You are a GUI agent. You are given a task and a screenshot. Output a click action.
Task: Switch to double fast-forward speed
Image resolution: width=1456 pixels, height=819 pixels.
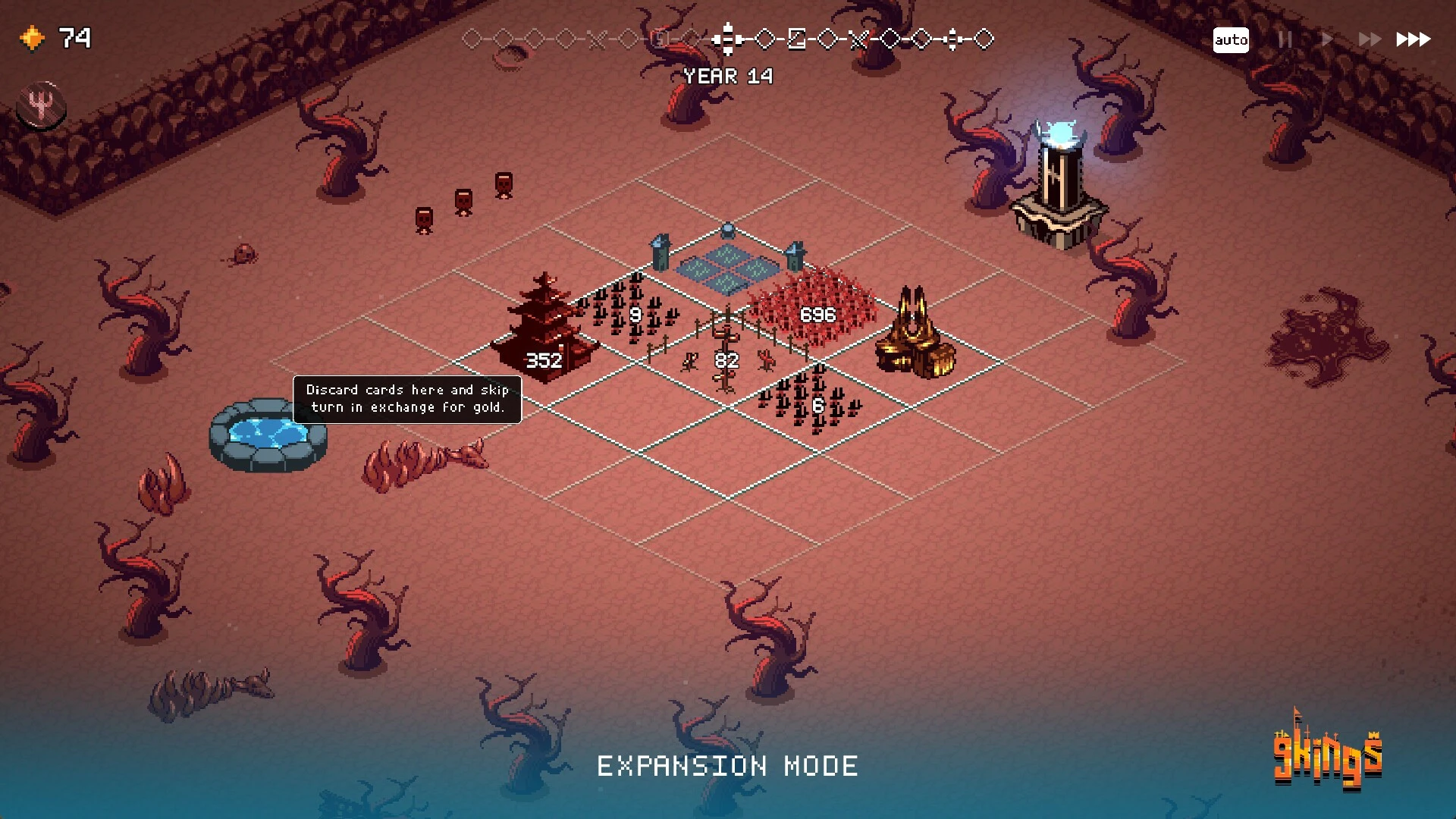pos(1369,39)
